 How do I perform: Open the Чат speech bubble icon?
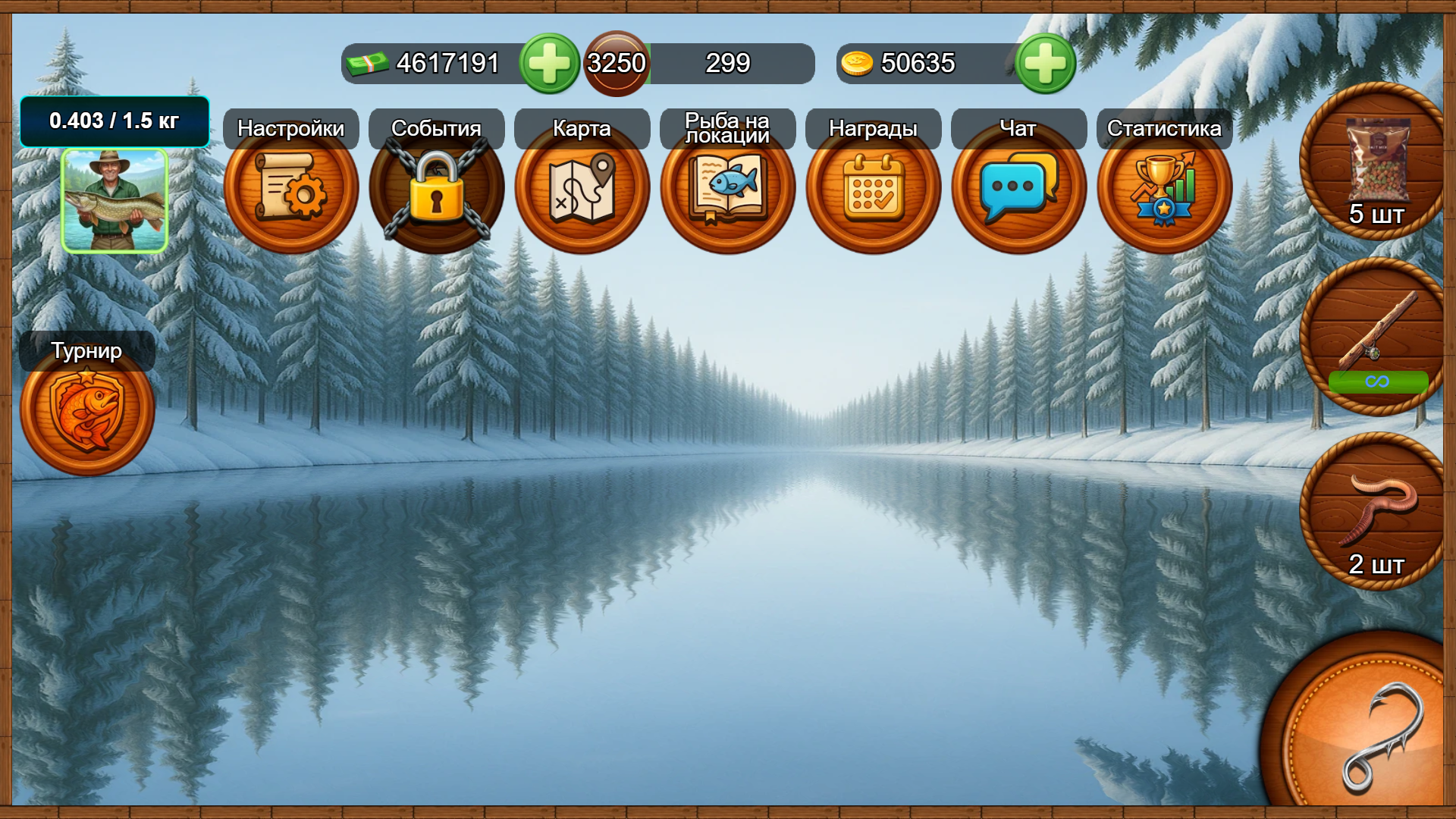click(x=1018, y=188)
